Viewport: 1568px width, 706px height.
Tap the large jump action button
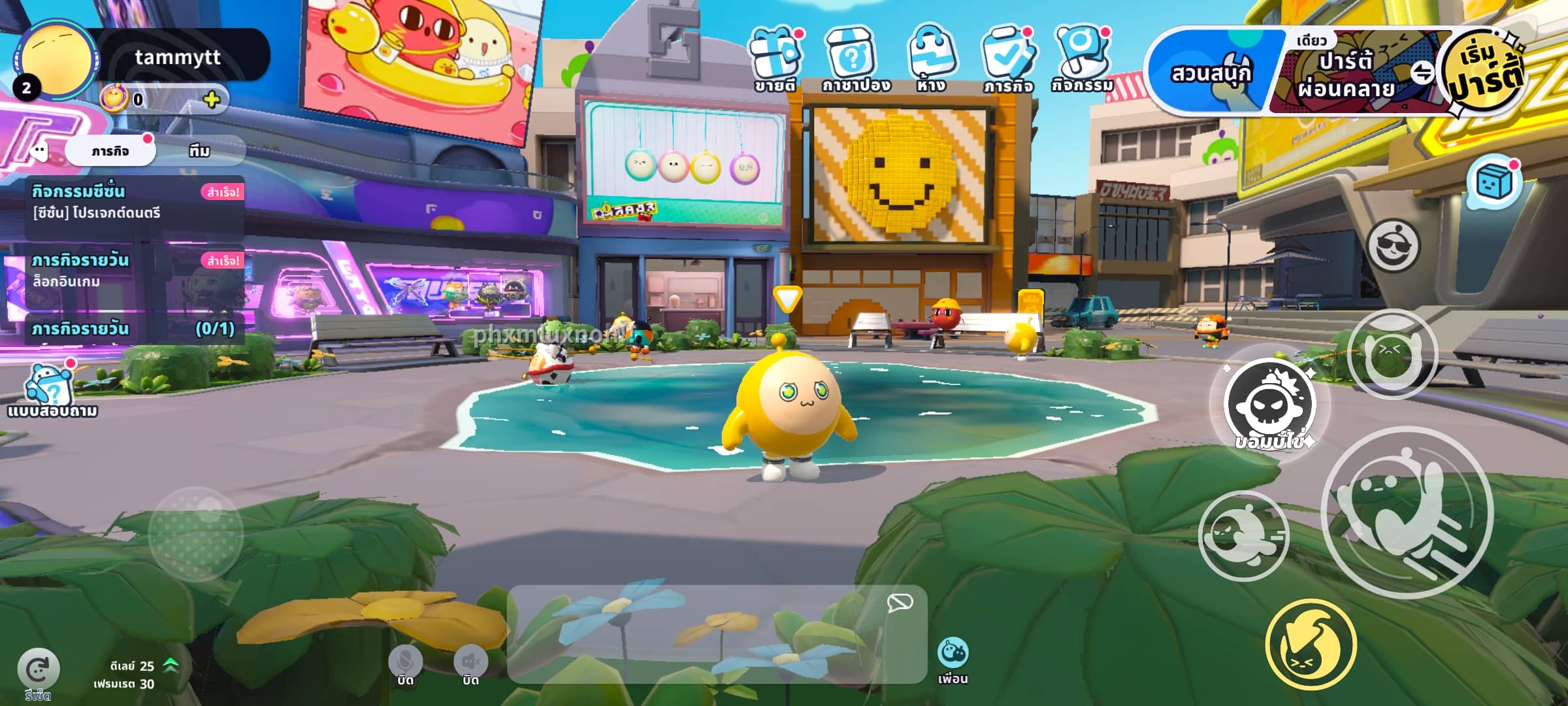pyautogui.click(x=1407, y=512)
